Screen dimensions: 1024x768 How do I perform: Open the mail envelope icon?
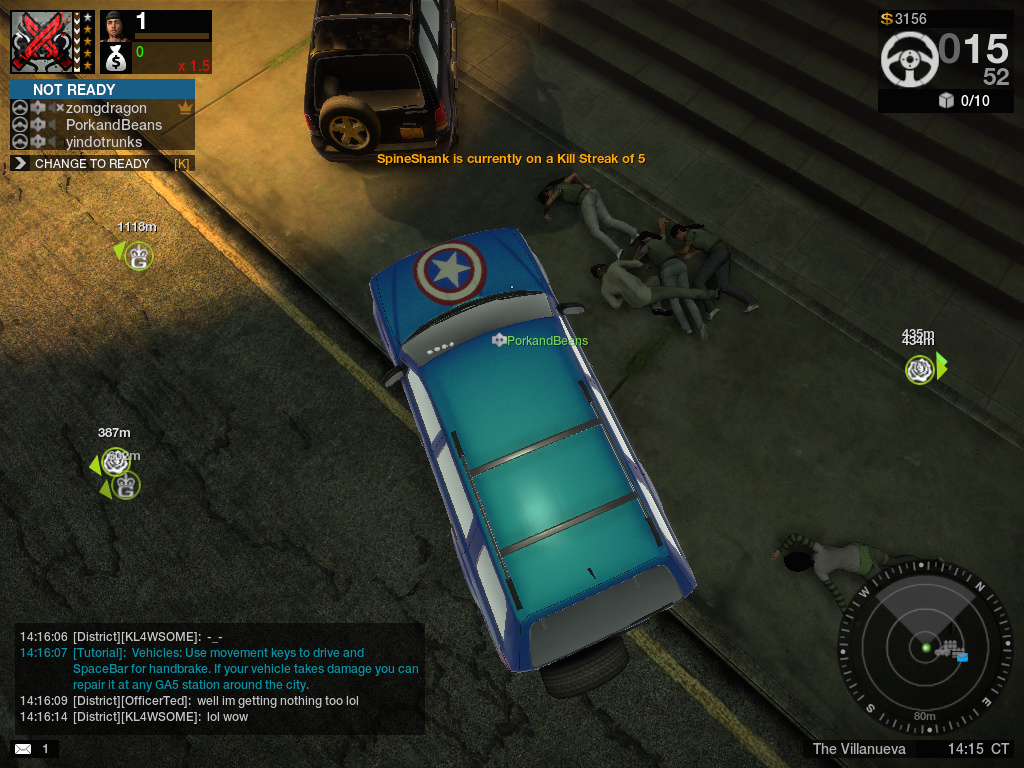(22, 748)
